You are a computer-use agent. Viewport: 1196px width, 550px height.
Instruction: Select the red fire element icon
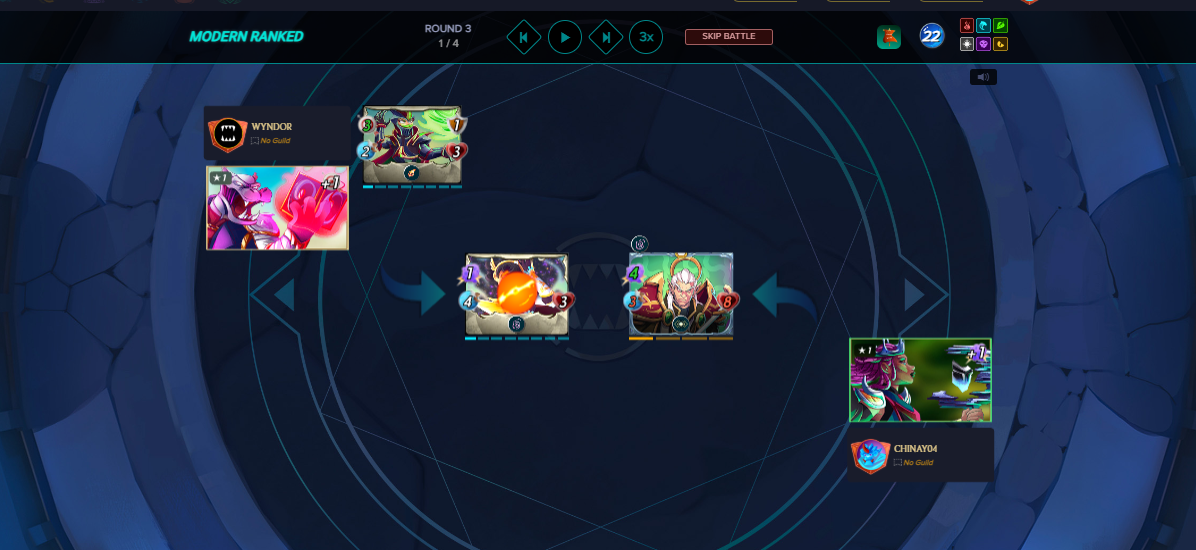pyautogui.click(x=967, y=26)
